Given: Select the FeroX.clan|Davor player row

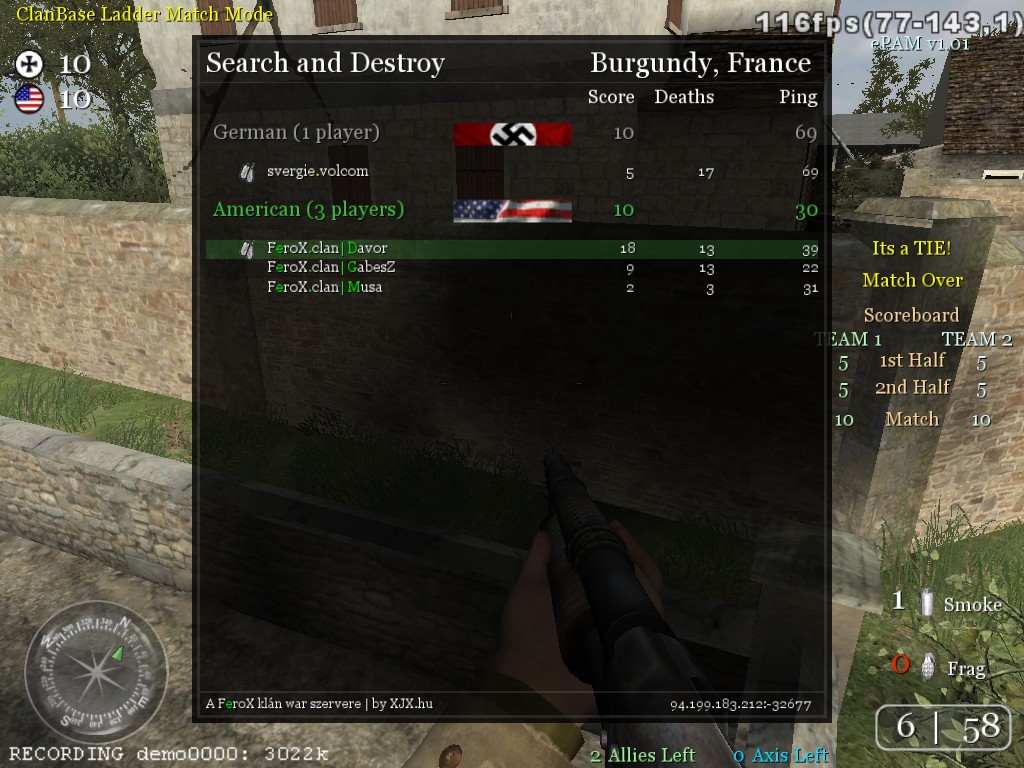Looking at the screenshot, I should [x=327, y=248].
